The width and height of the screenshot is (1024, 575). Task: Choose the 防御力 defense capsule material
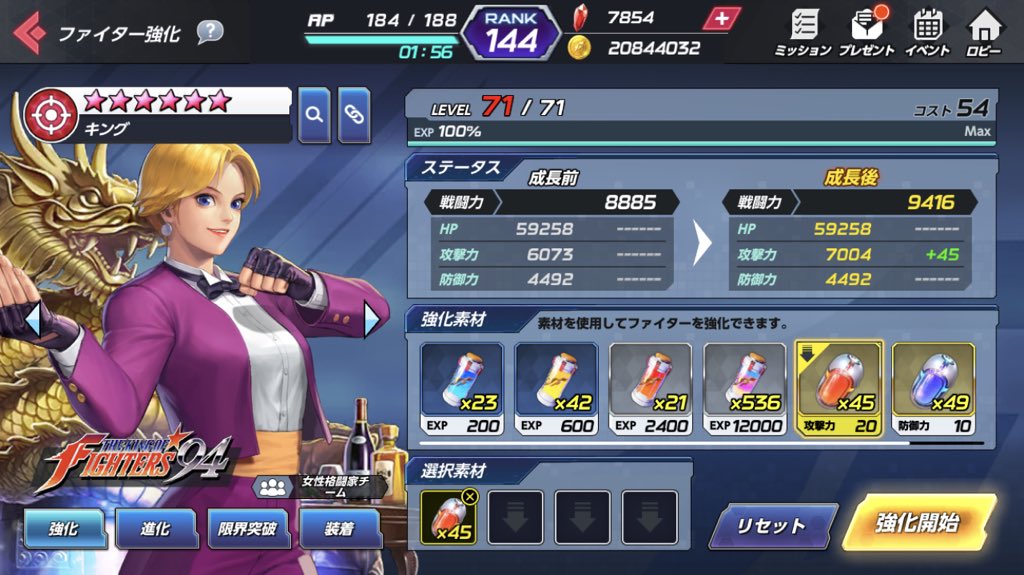coord(933,389)
